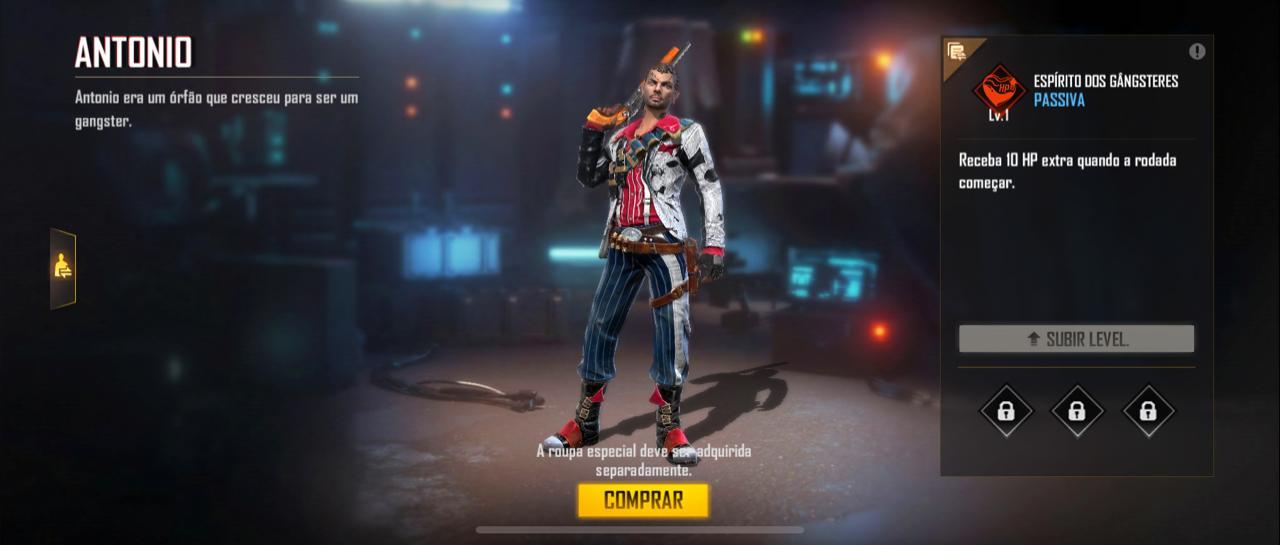Image resolution: width=1280 pixels, height=545 pixels.
Task: Click the SUBIR LEVEL upgrade button
Action: pyautogui.click(x=1076, y=339)
